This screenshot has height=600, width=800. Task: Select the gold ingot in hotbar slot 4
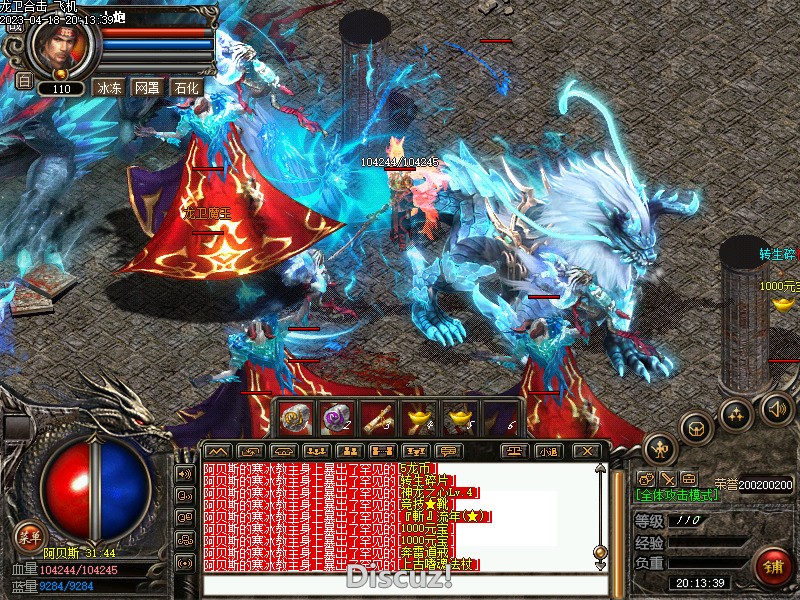(416, 418)
